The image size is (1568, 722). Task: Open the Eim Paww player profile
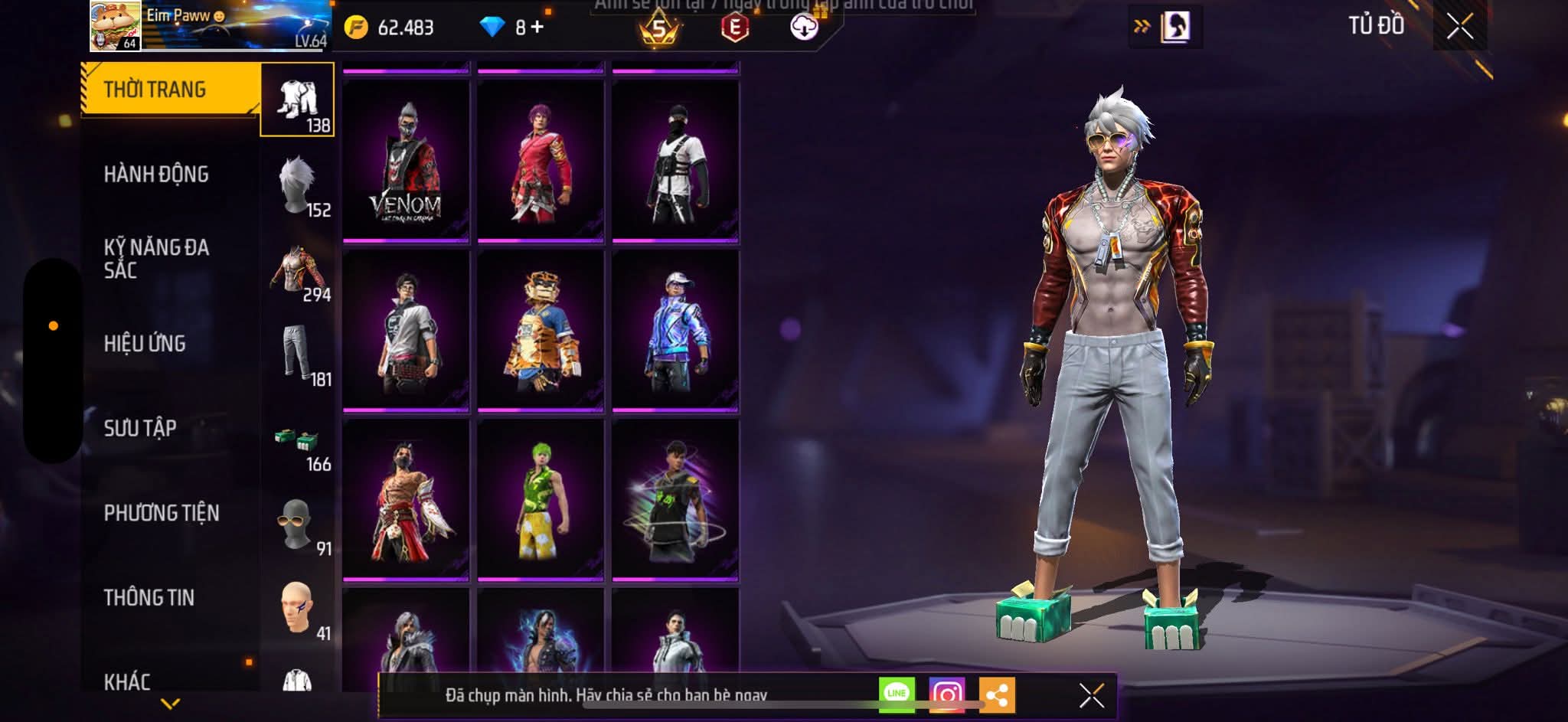[116, 26]
